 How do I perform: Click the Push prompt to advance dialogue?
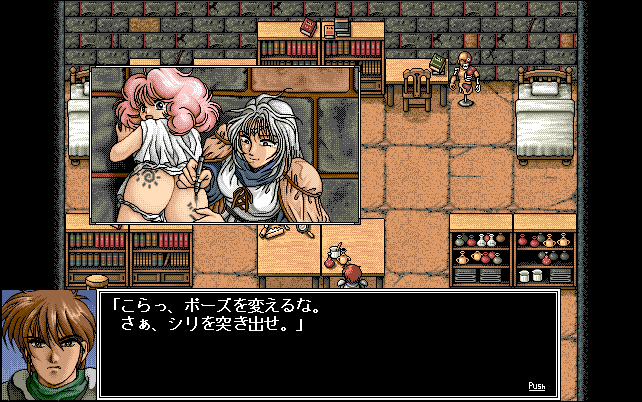click(537, 385)
